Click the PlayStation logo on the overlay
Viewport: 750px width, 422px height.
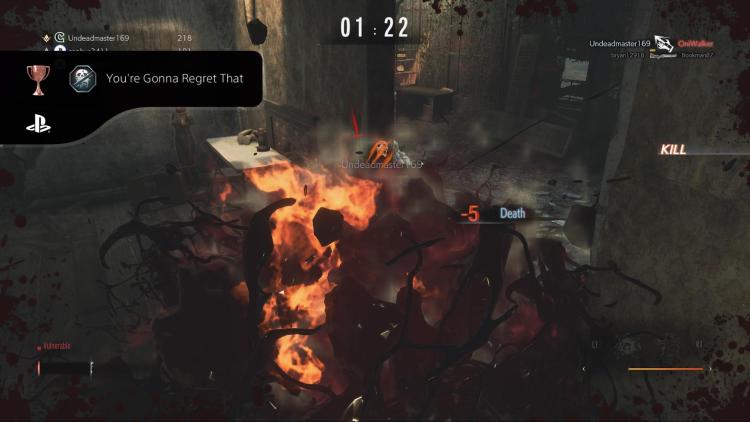[x=39, y=127]
